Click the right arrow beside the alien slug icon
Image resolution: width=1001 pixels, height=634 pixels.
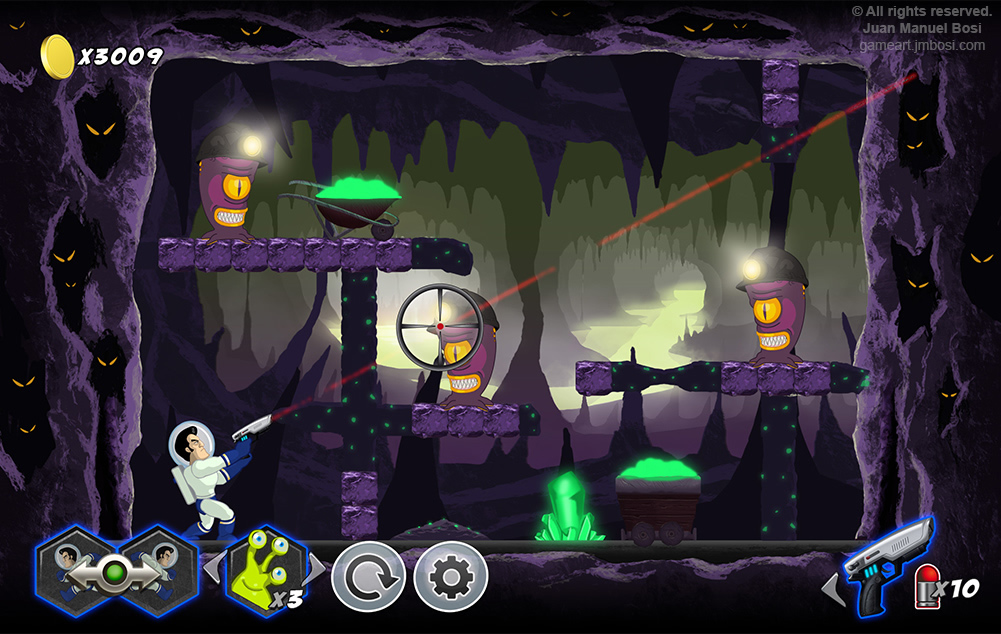(318, 568)
